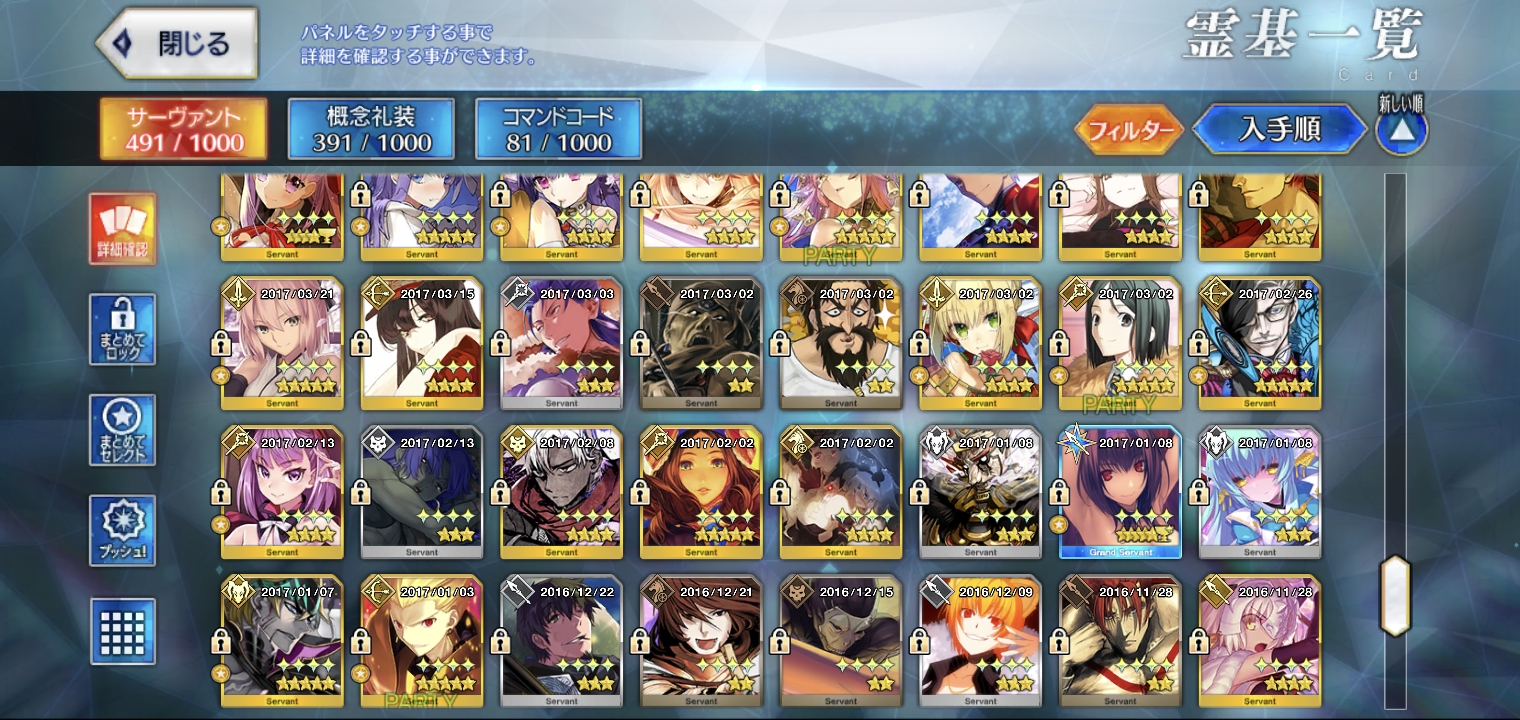Close the card list with 閉じる
This screenshot has width=1520, height=720.
point(176,44)
